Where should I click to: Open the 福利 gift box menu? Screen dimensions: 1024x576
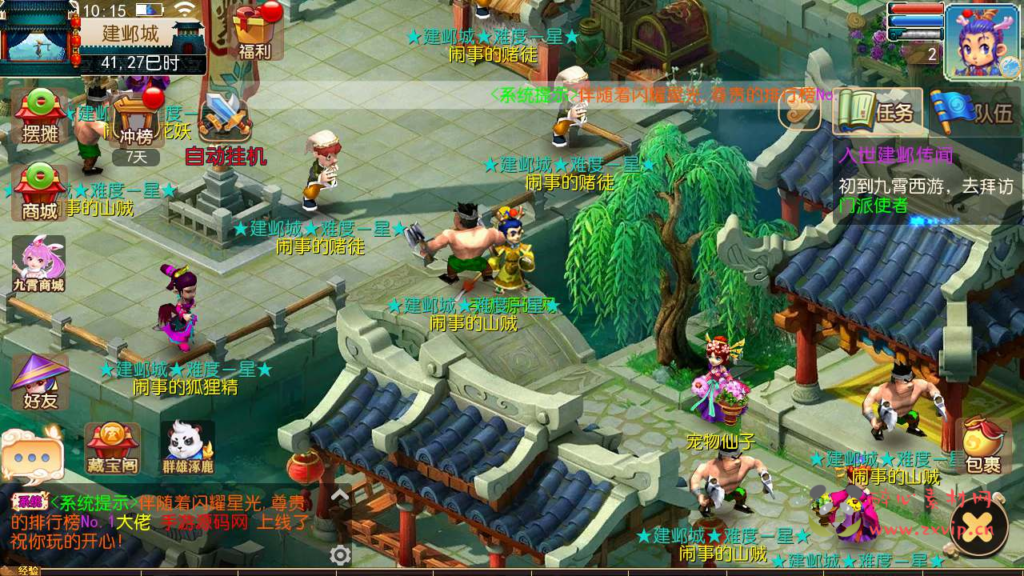click(x=254, y=30)
